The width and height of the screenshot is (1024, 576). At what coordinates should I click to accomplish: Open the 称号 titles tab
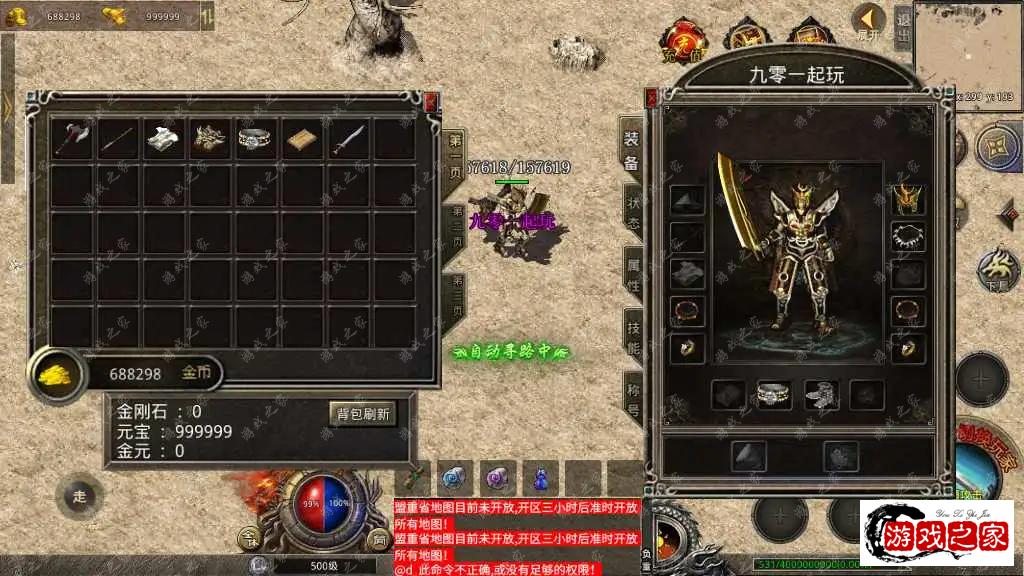[632, 399]
